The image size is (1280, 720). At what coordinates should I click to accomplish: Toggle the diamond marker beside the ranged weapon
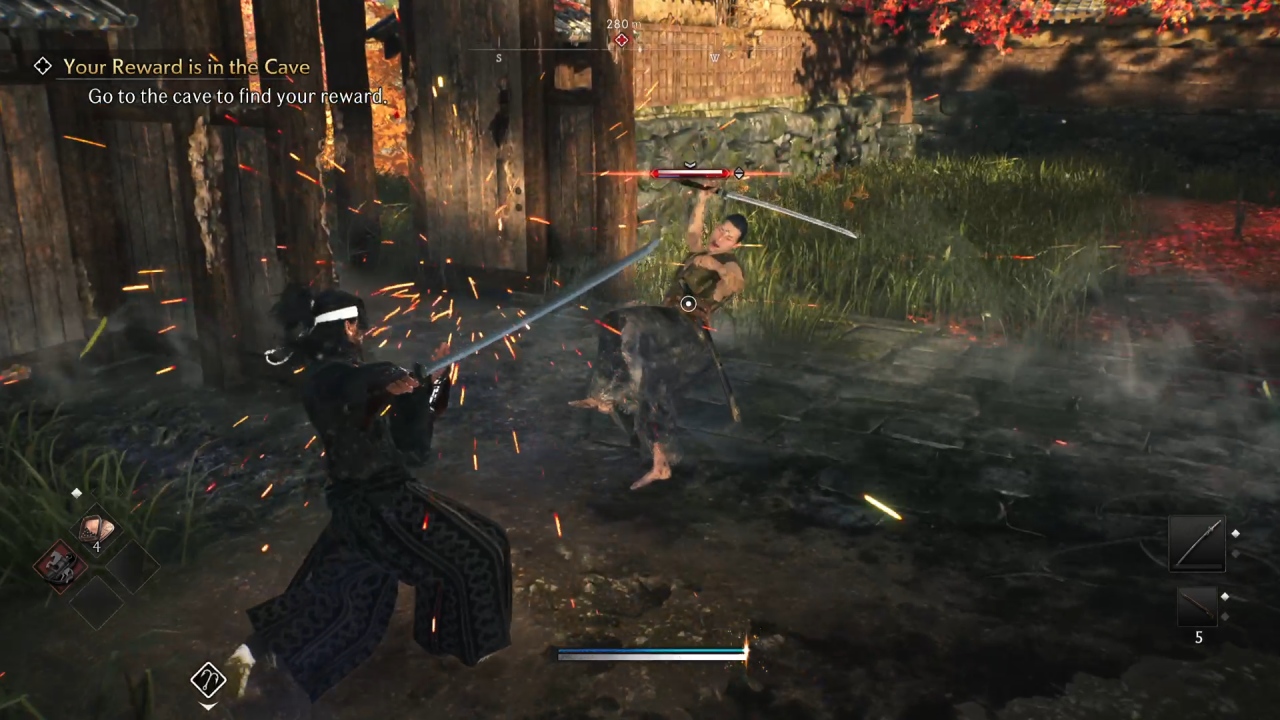[x=1225, y=597]
